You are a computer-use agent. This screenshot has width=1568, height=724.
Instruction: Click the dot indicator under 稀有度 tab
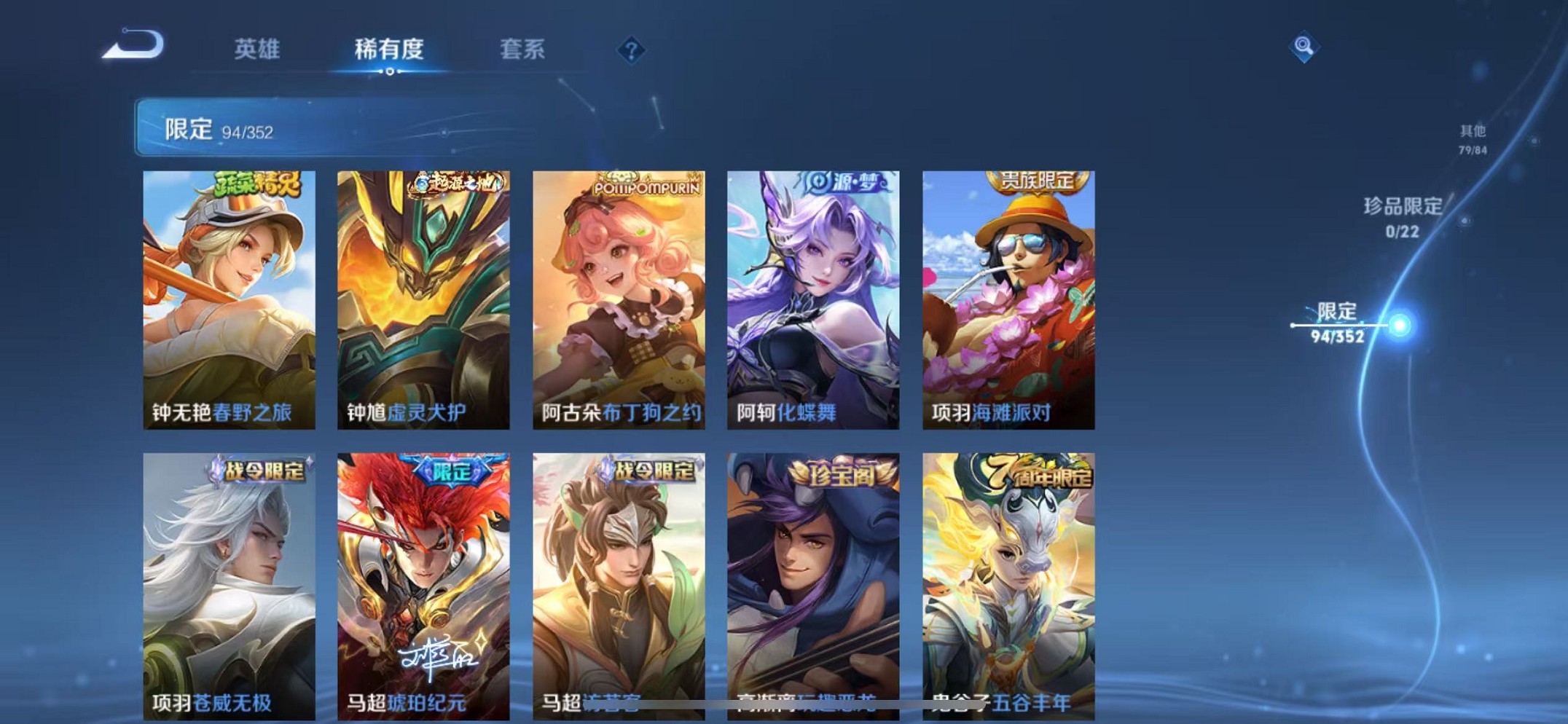coord(390,71)
